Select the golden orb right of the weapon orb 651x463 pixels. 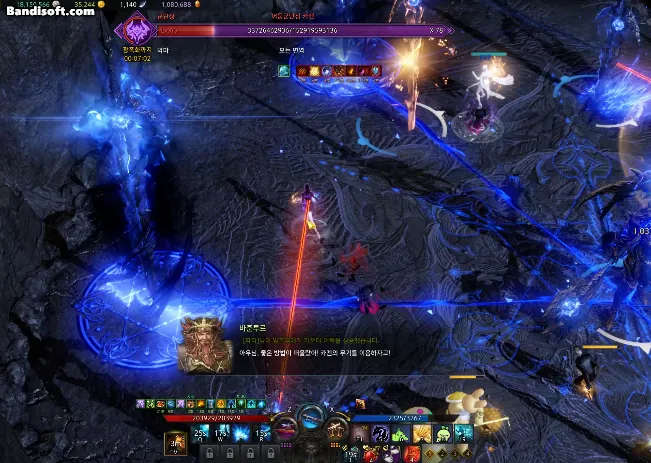336,429
